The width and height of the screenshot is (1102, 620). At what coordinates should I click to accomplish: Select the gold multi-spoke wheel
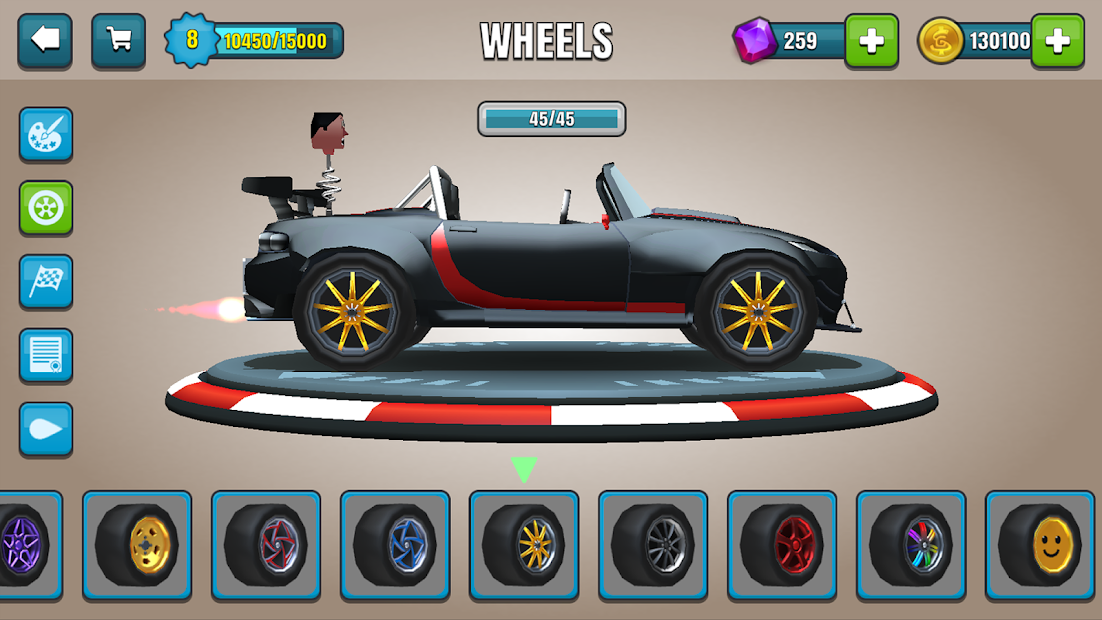(524, 545)
